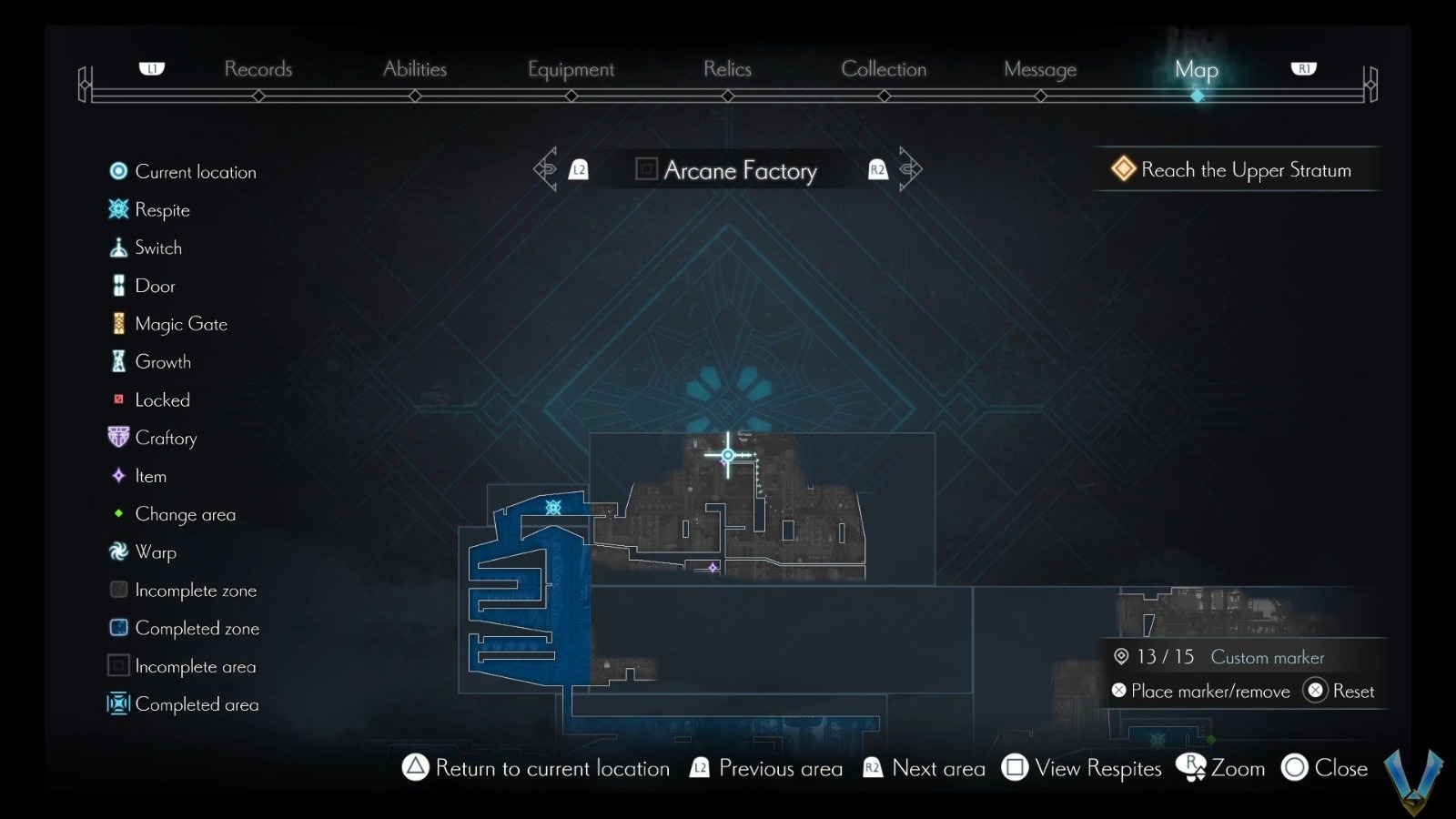The image size is (1456, 819).
Task: Click the Magic Gate icon in the legend
Action: 118,323
